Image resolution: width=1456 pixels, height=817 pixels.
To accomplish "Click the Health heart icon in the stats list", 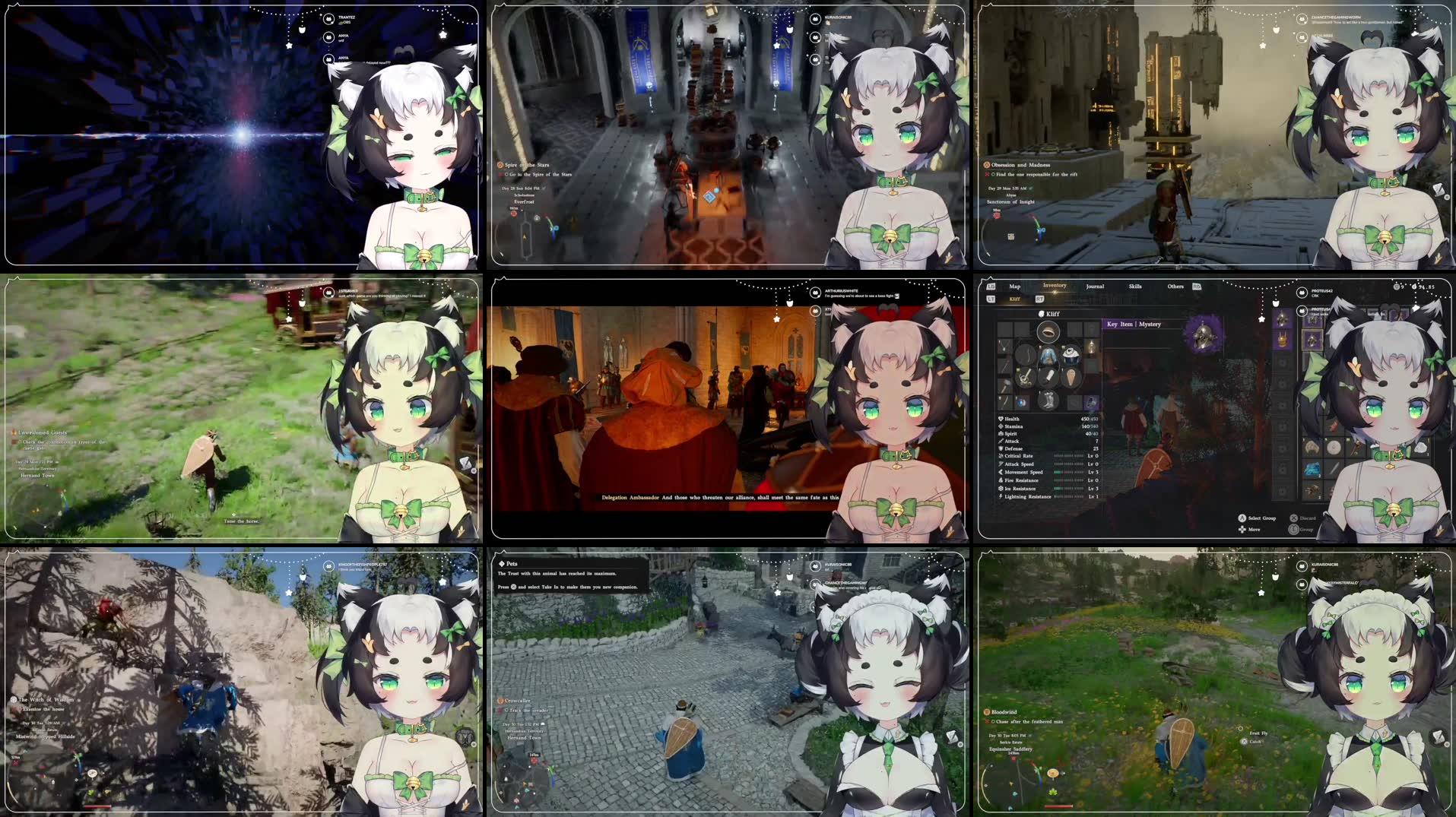I will click(1001, 419).
